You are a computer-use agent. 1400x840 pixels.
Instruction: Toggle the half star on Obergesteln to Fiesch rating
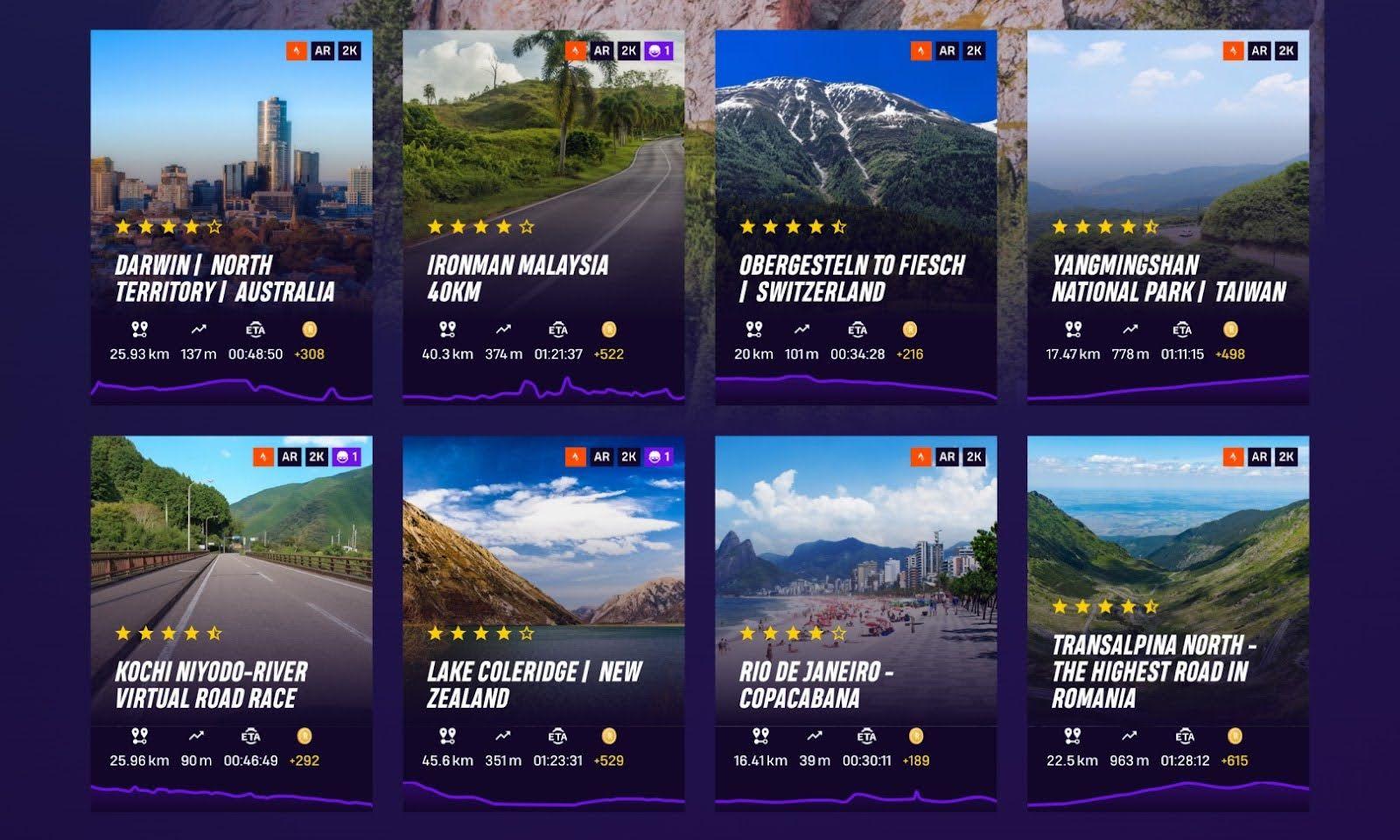(838, 227)
